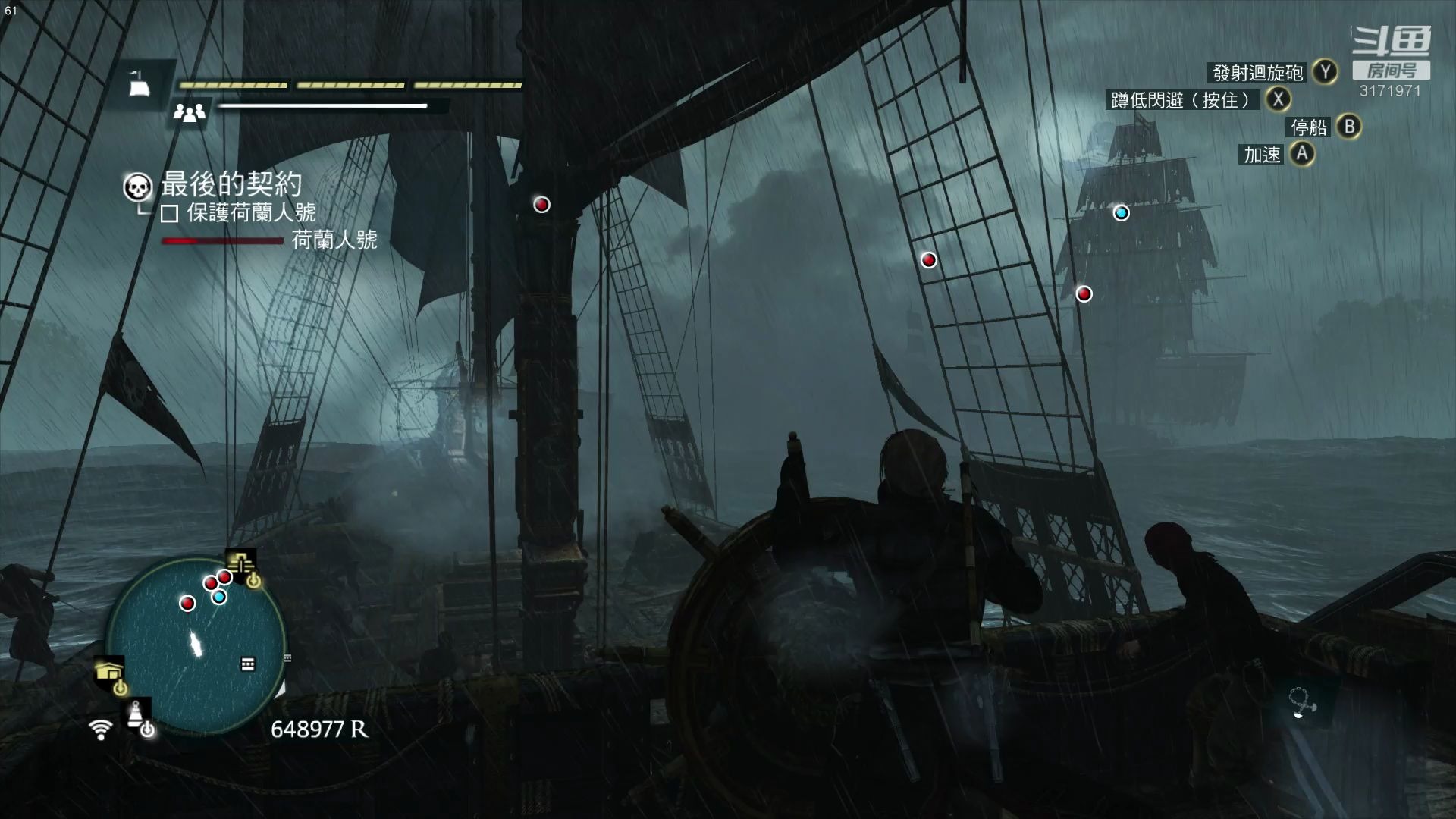This screenshot has width=1456, height=819.
Task: Click the circular minimap
Action: click(x=196, y=645)
